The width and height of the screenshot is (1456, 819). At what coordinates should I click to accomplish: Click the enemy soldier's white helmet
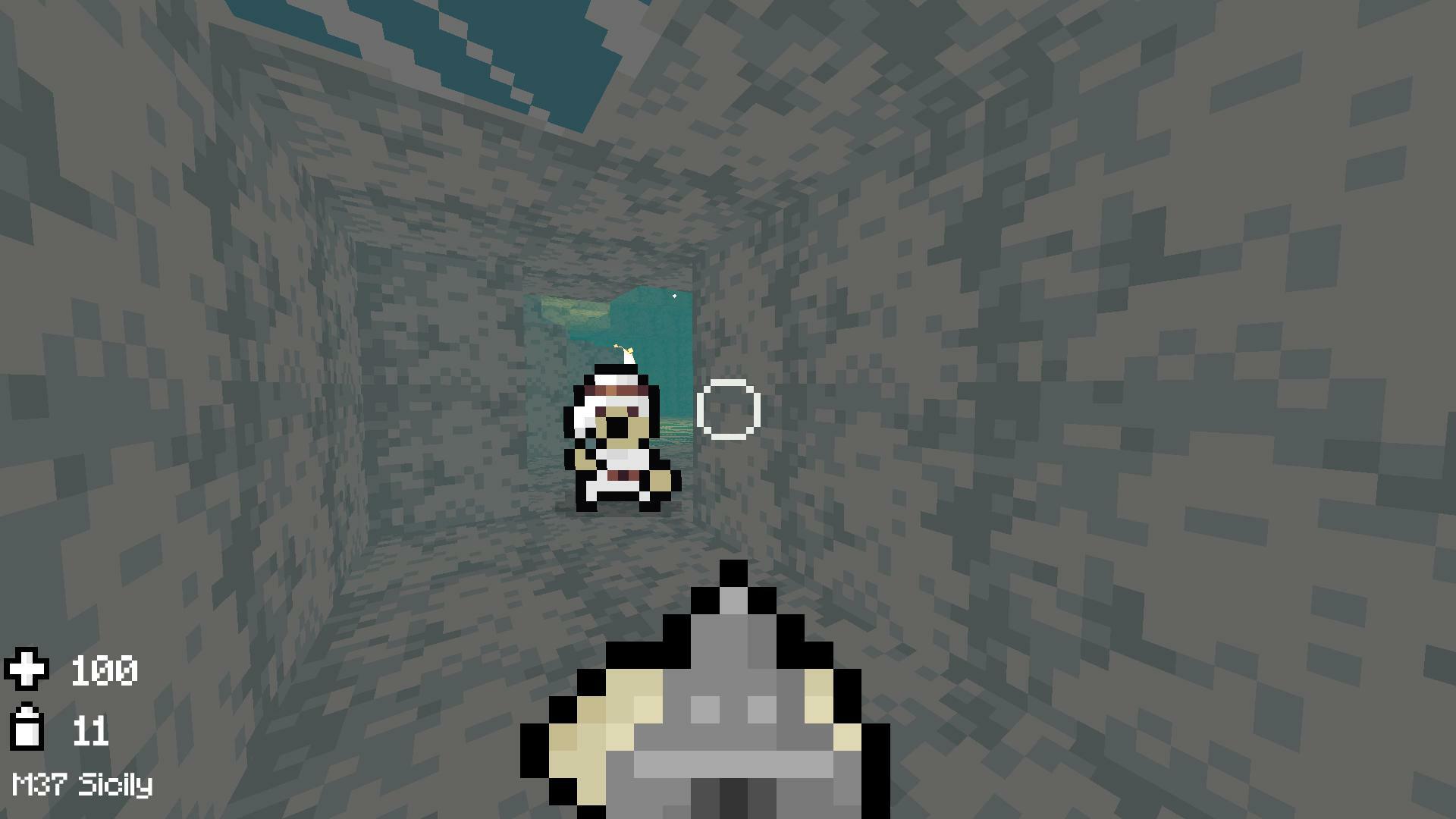click(x=616, y=378)
